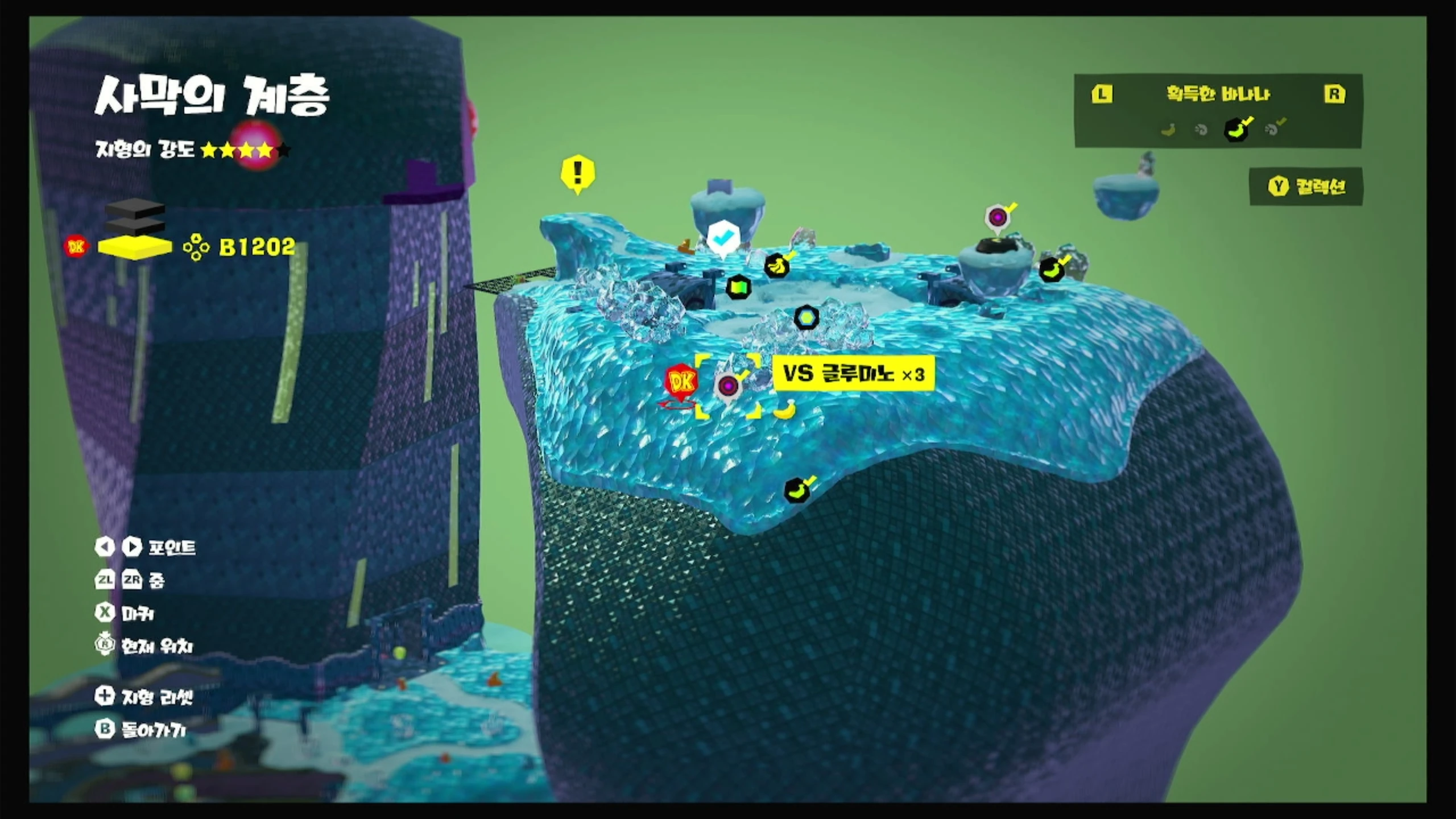Open the VS 글루미노 ×3 challenge label
1456x819 pixels.
tap(853, 374)
